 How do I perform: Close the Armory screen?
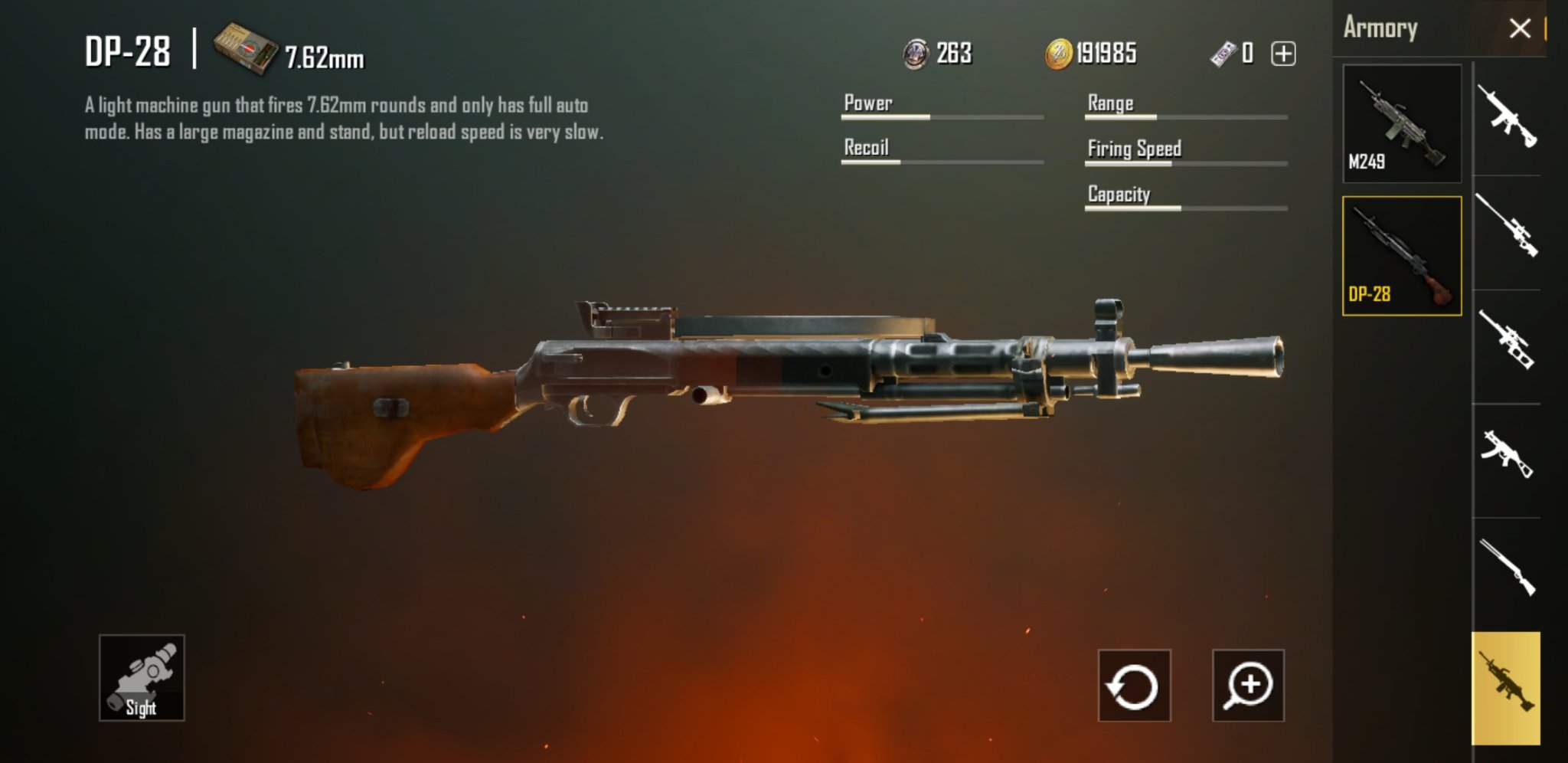click(1519, 29)
